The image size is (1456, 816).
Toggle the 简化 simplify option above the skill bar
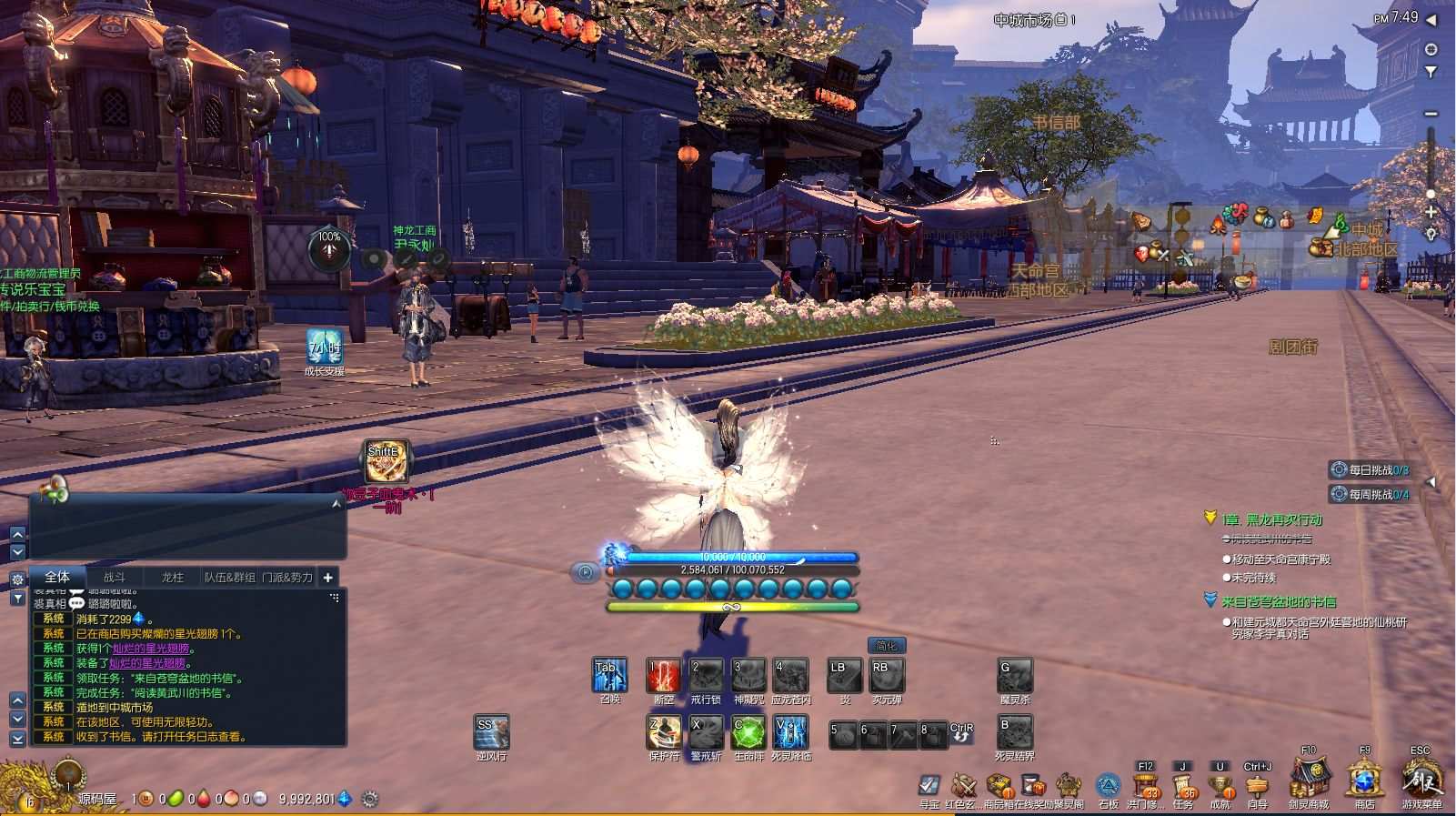coord(887,645)
